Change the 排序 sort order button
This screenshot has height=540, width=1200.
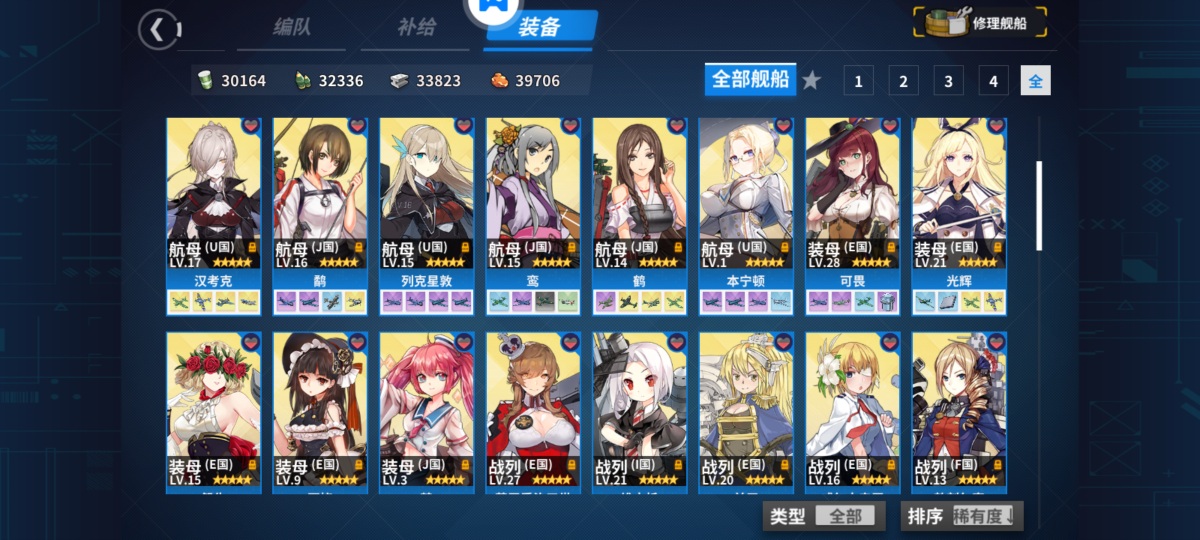pyautogui.click(x=961, y=516)
